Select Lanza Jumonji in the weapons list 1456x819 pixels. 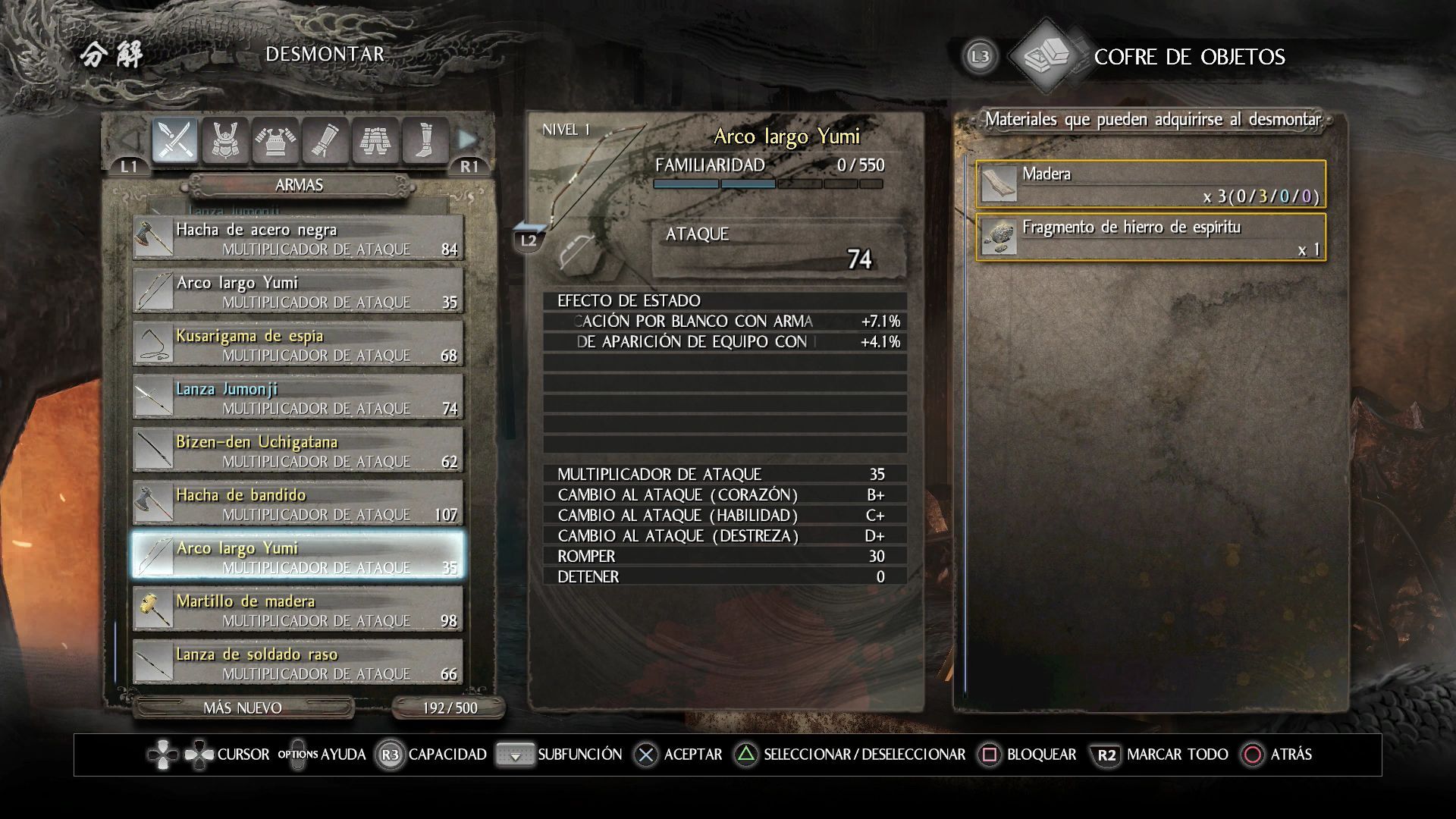298,397
